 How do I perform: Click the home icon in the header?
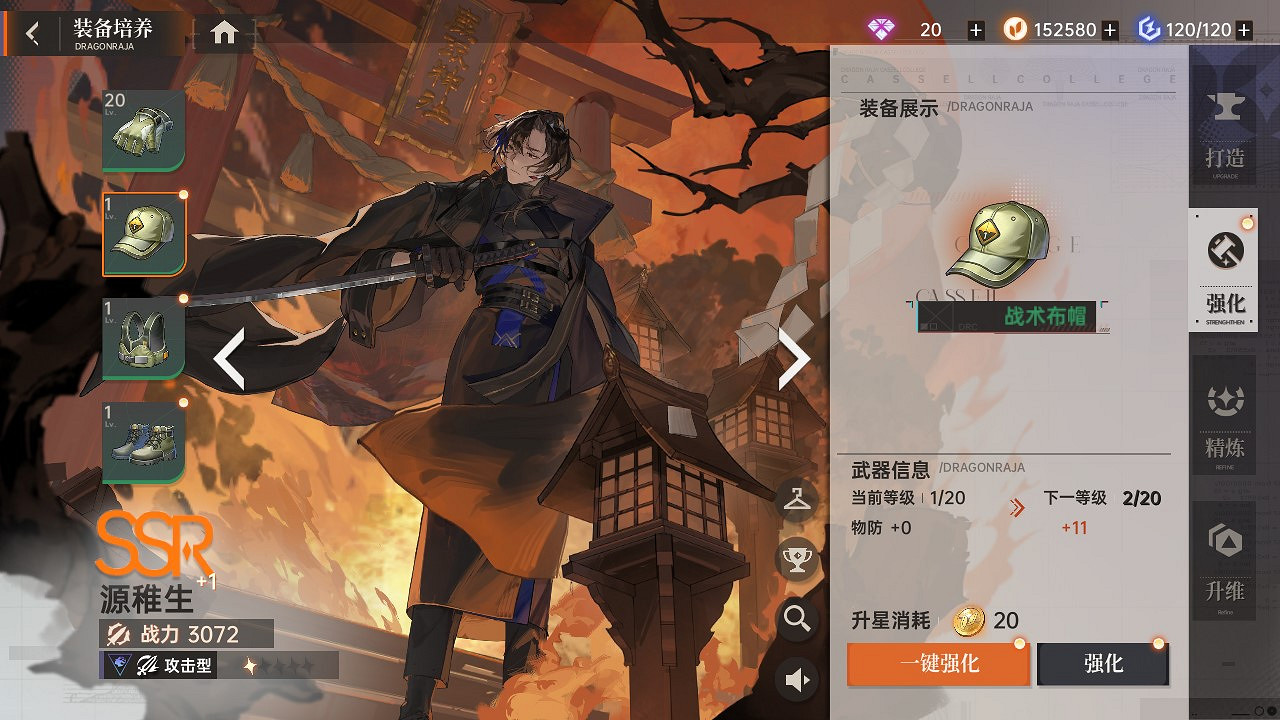click(x=222, y=31)
